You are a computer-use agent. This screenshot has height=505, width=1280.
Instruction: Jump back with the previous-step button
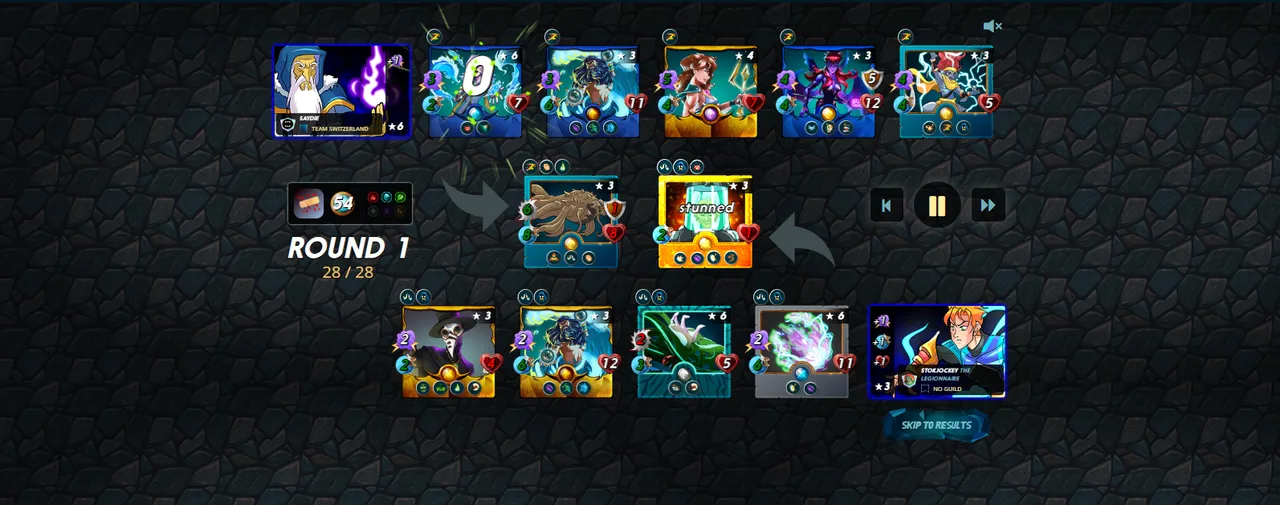pyautogui.click(x=886, y=206)
